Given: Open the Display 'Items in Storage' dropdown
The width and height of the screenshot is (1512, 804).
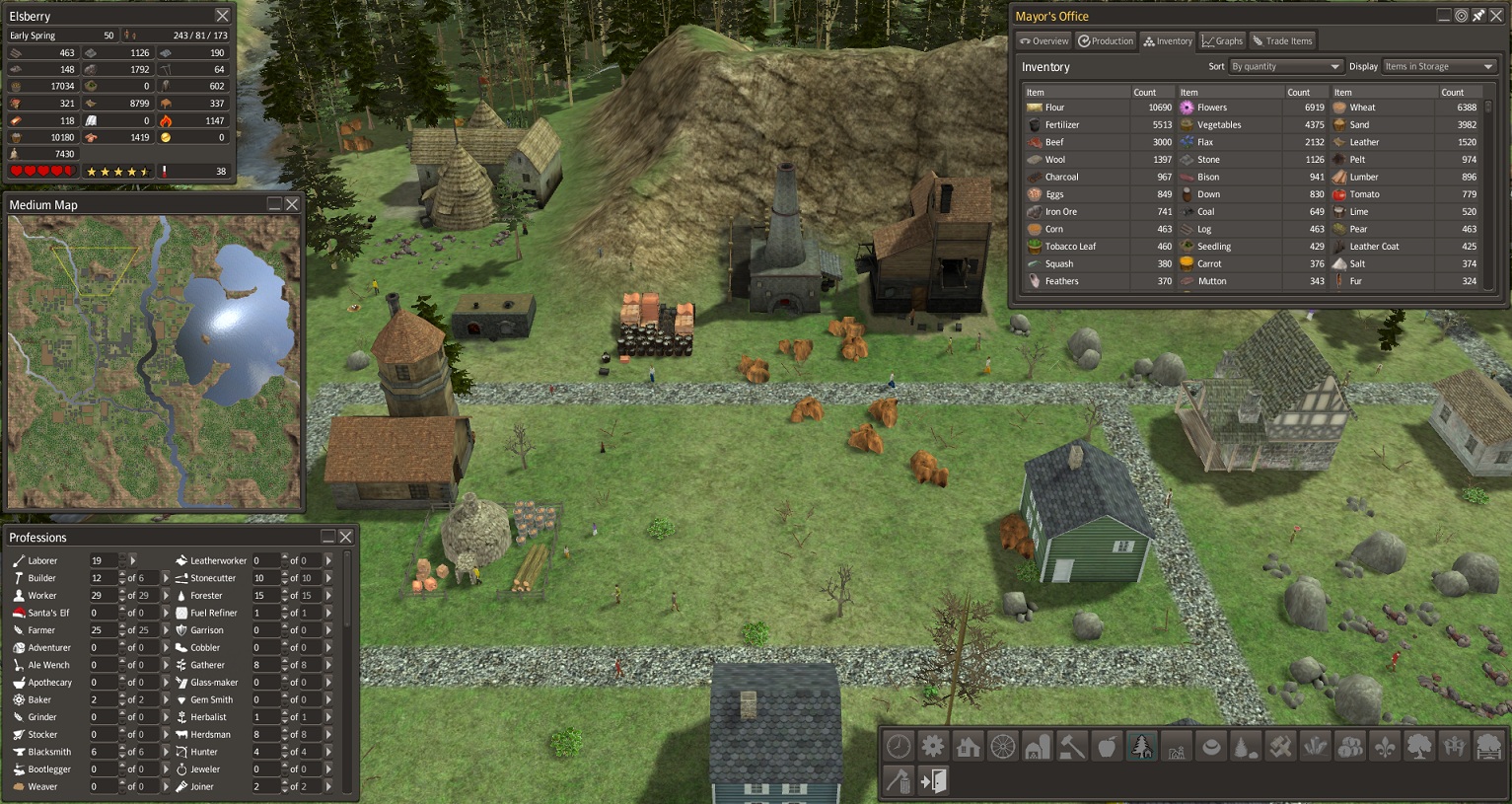Looking at the screenshot, I should (x=1439, y=67).
